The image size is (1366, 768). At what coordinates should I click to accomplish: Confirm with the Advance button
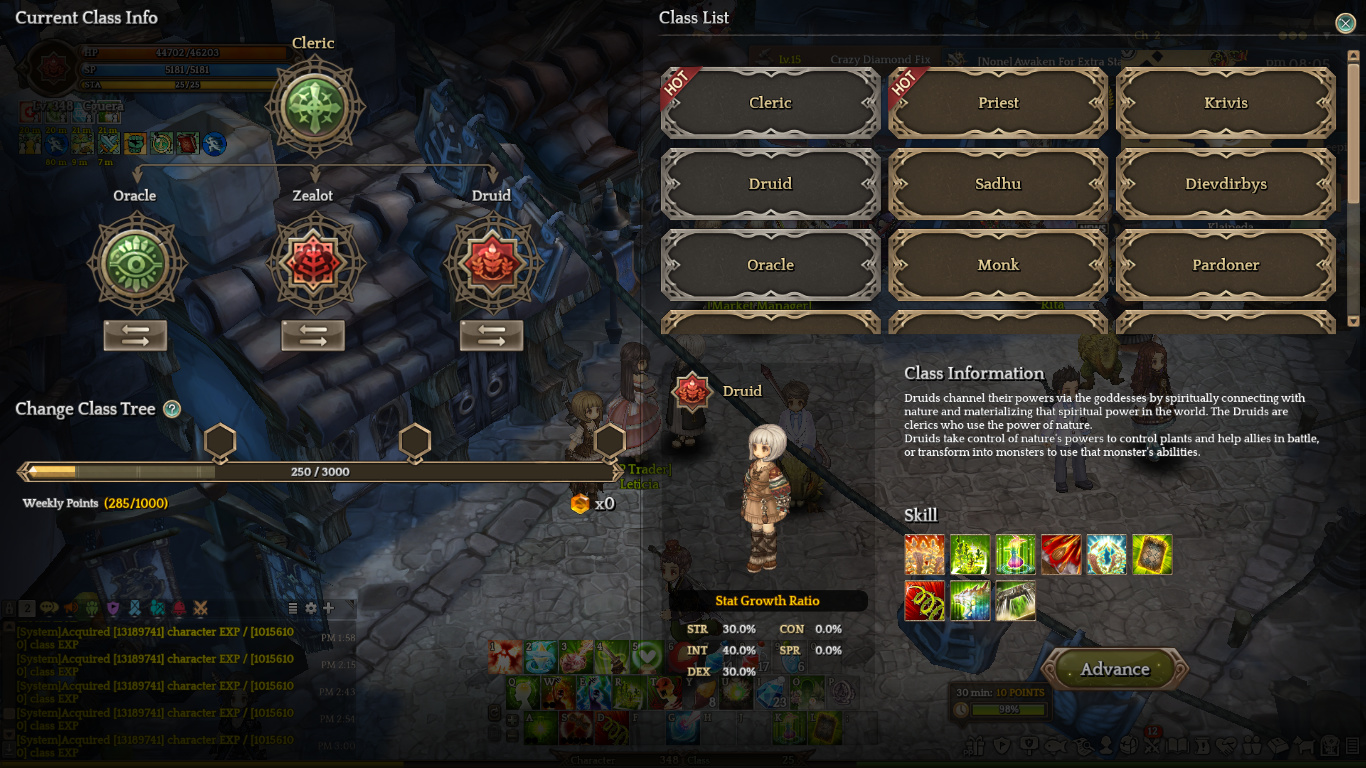pos(1115,670)
